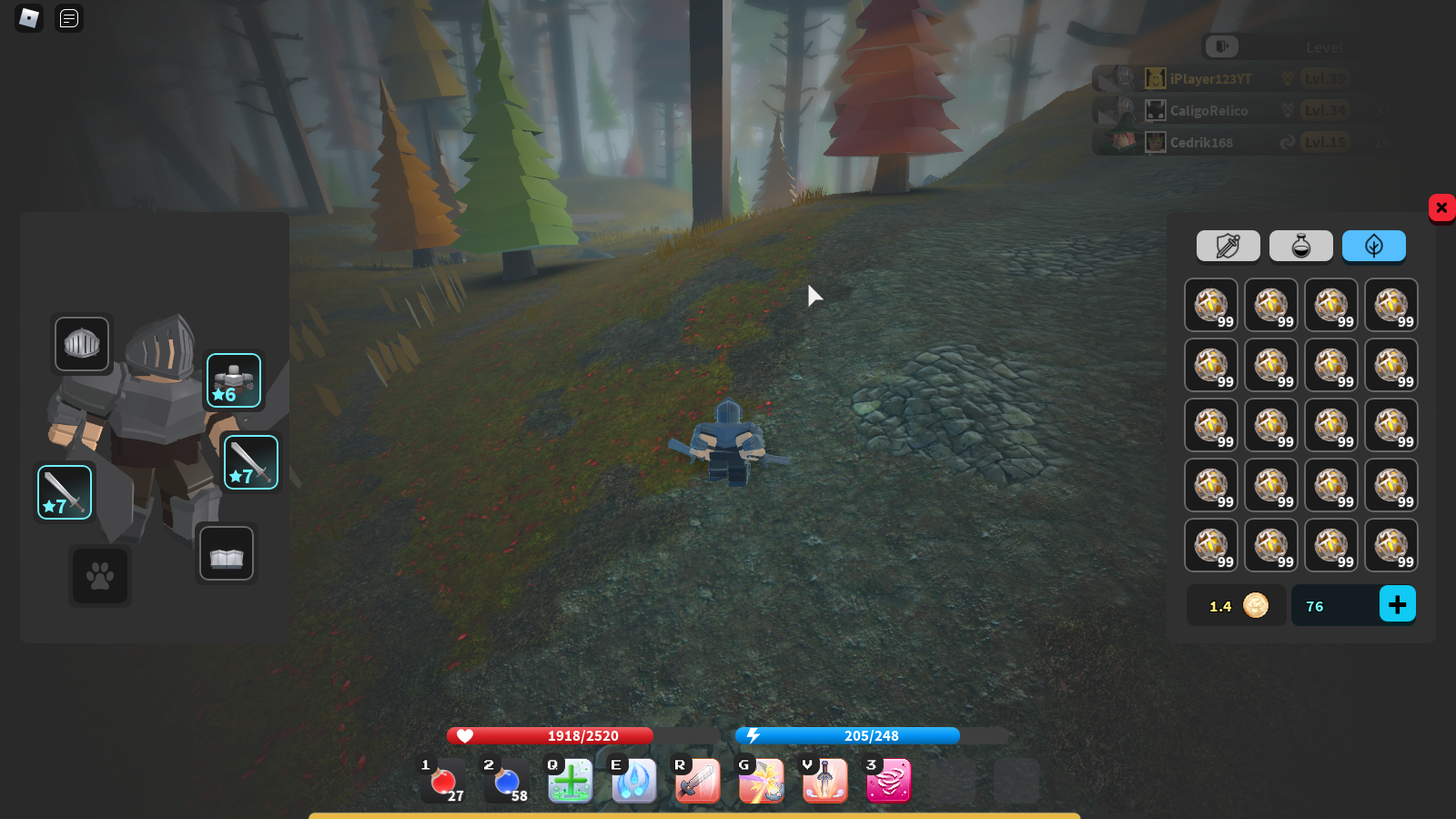The width and height of the screenshot is (1456, 819).
Task: Select the Q healing ability
Action: point(571,781)
